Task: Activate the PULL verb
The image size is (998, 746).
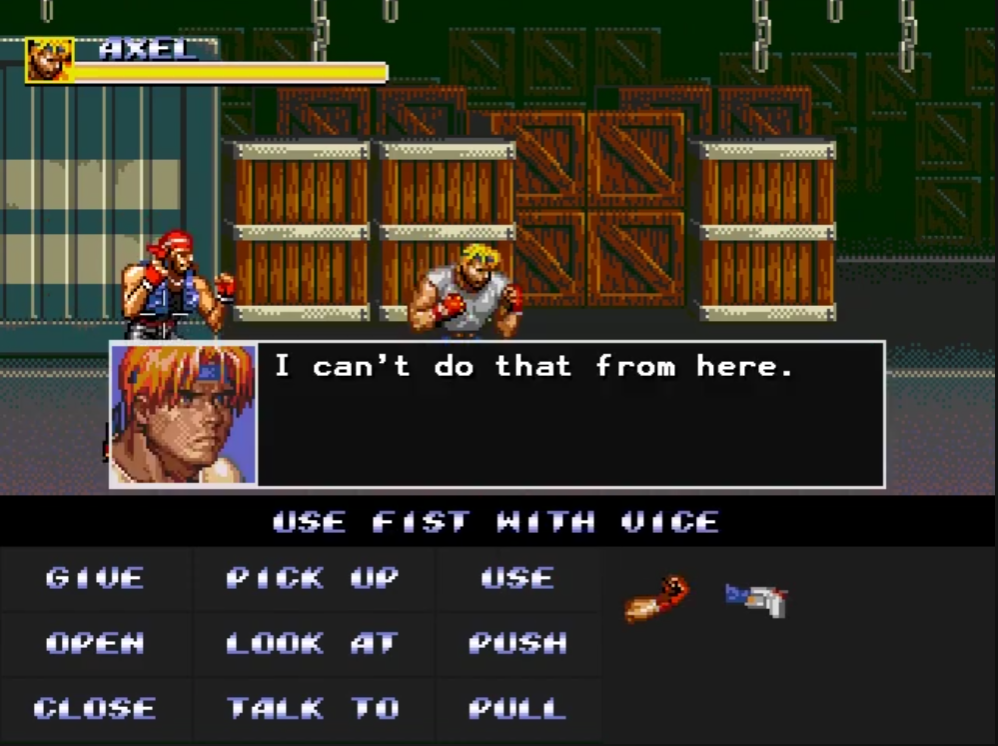Action: (x=517, y=709)
